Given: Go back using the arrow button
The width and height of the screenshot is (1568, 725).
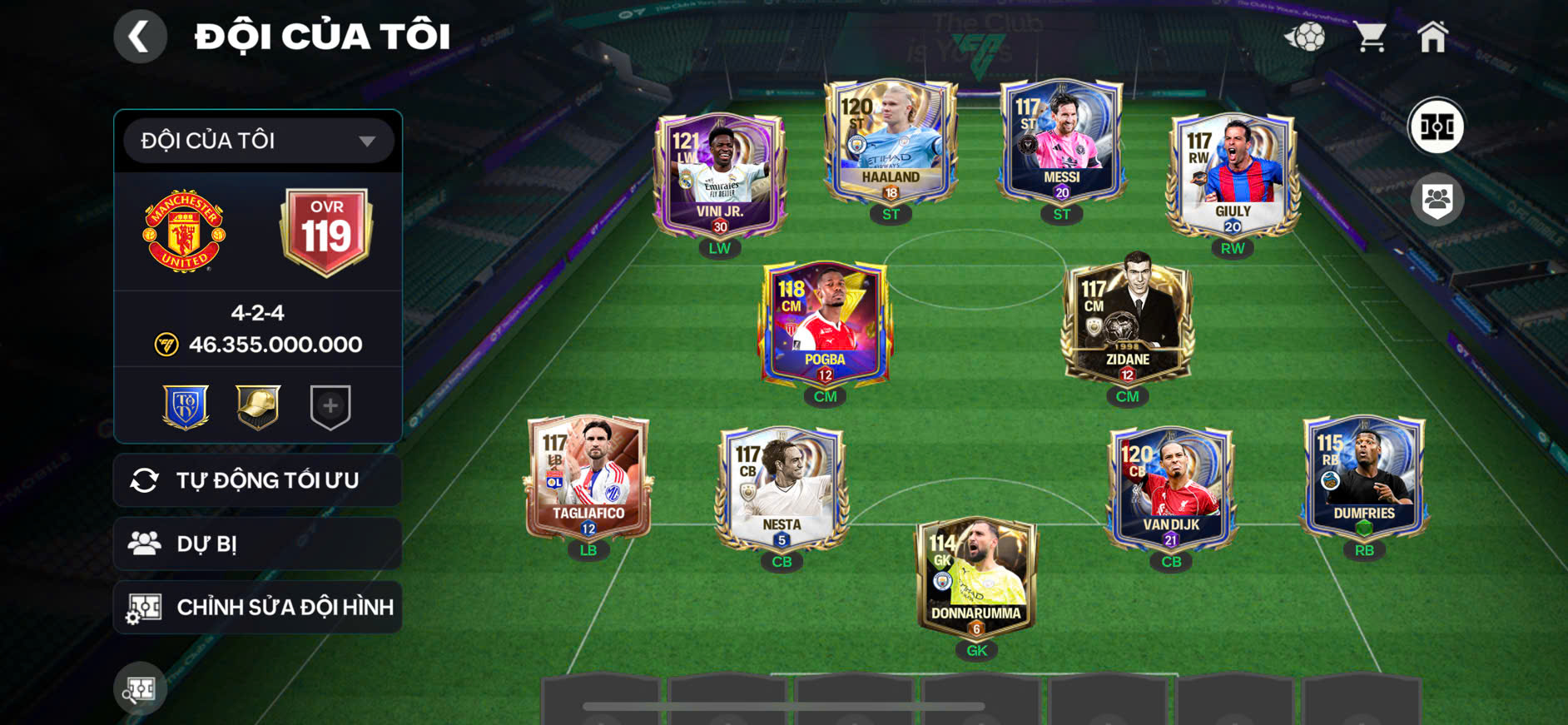Looking at the screenshot, I should click(x=140, y=37).
